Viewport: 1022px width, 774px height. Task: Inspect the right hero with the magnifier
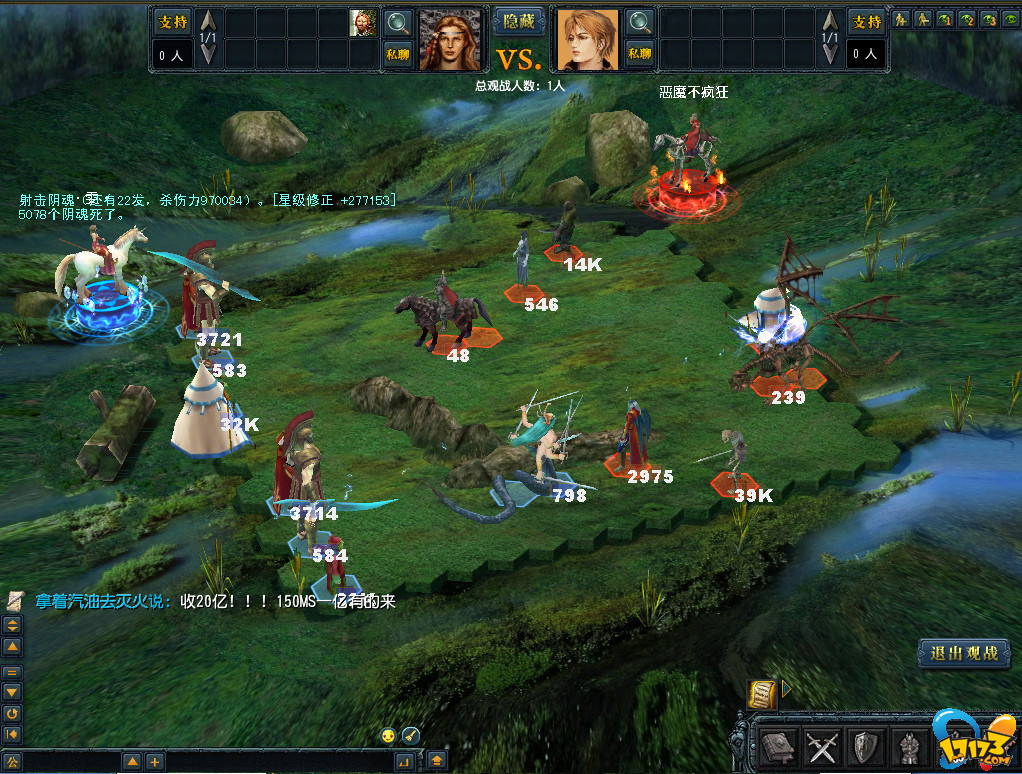(x=641, y=22)
